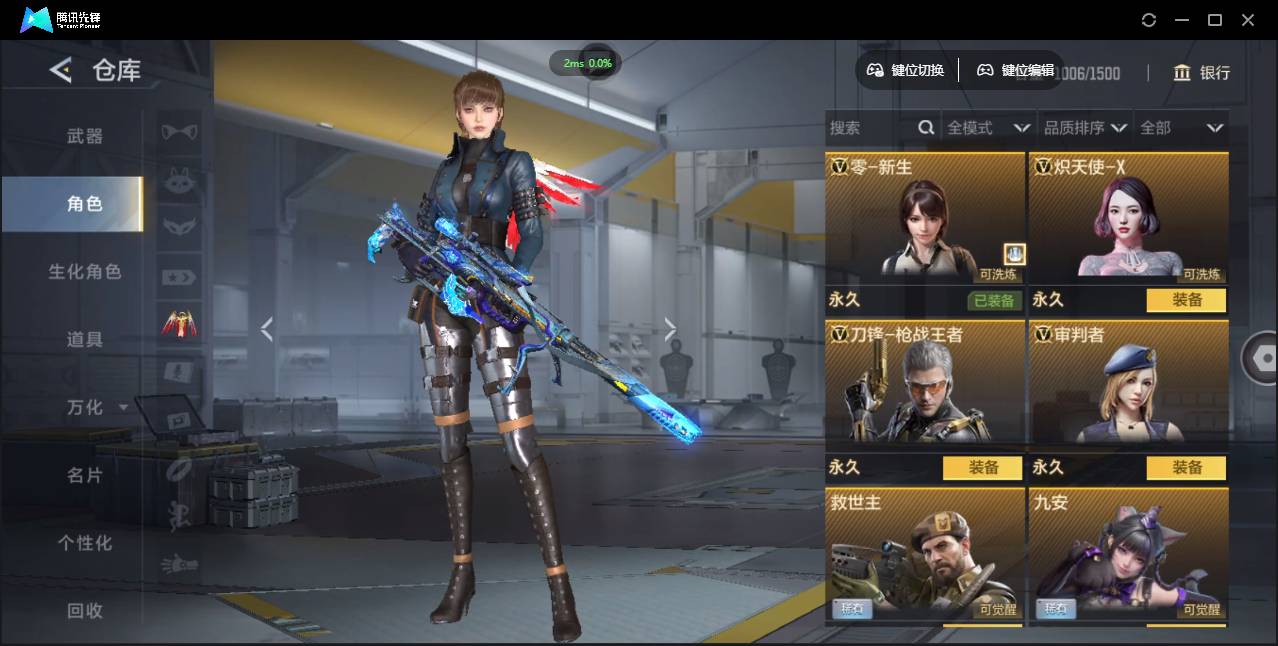Equip the 审判者 character

(1187, 468)
